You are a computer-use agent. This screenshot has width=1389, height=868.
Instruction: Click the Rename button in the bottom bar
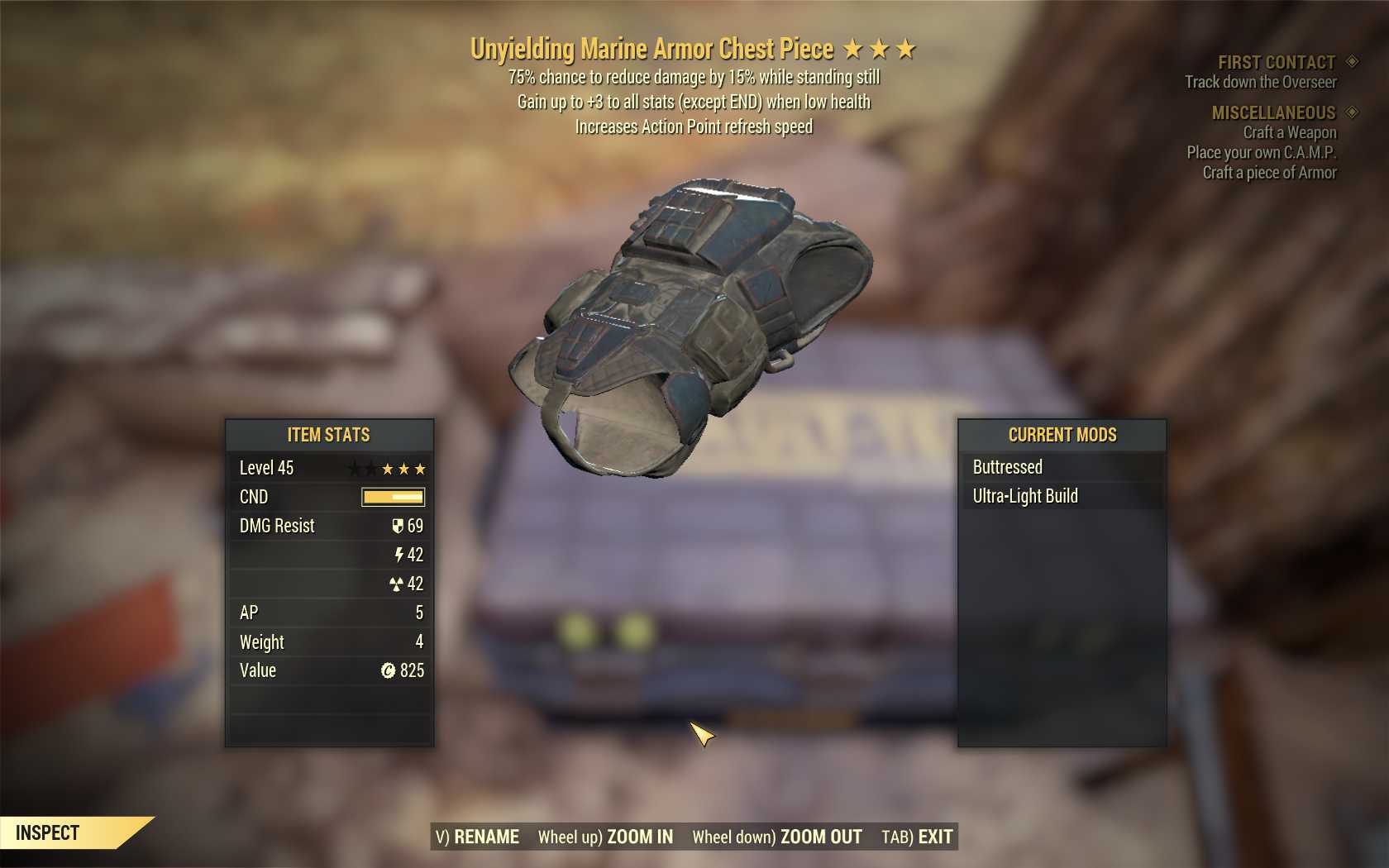[x=478, y=837]
